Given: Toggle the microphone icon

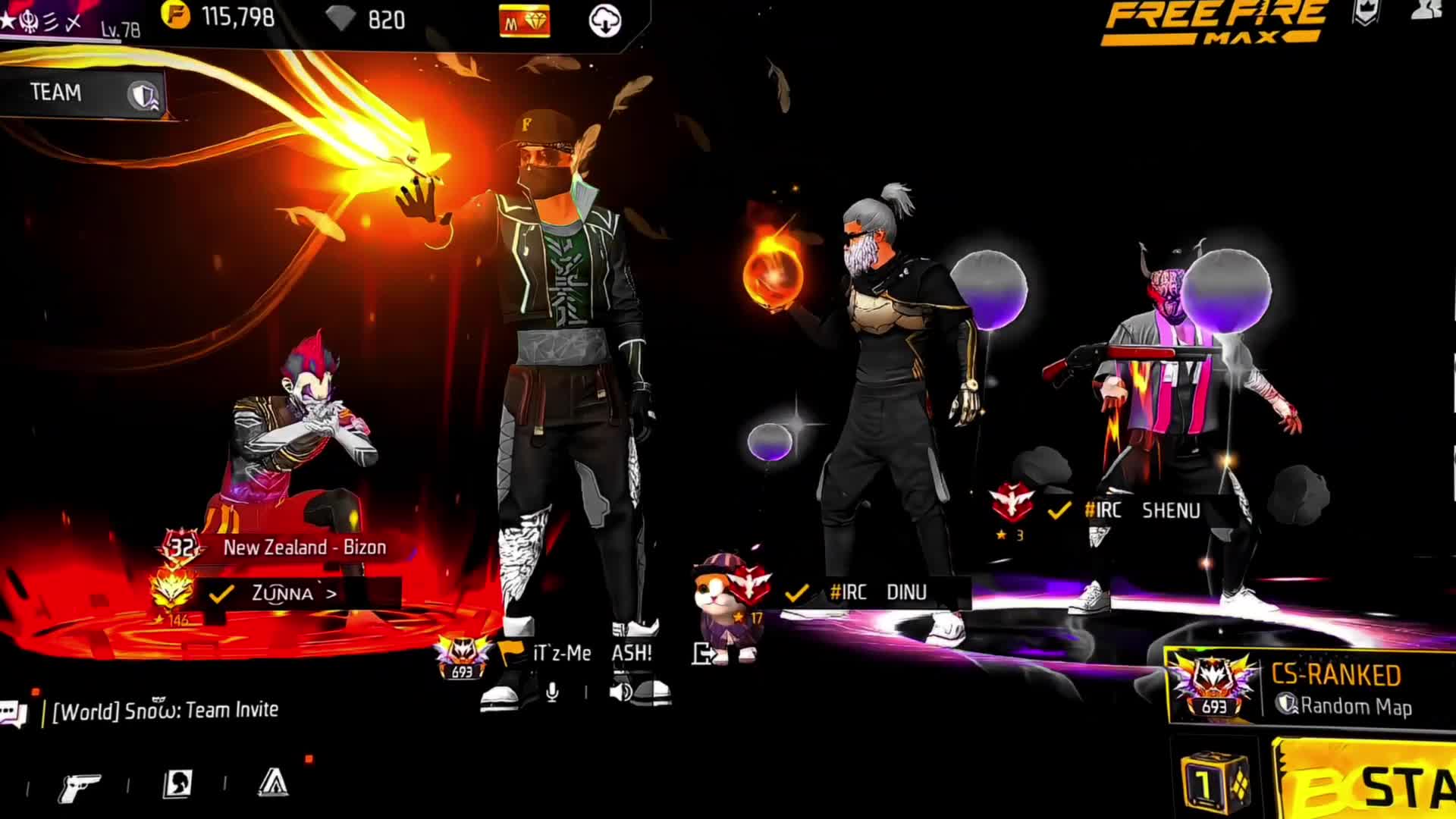Looking at the screenshot, I should [552, 692].
